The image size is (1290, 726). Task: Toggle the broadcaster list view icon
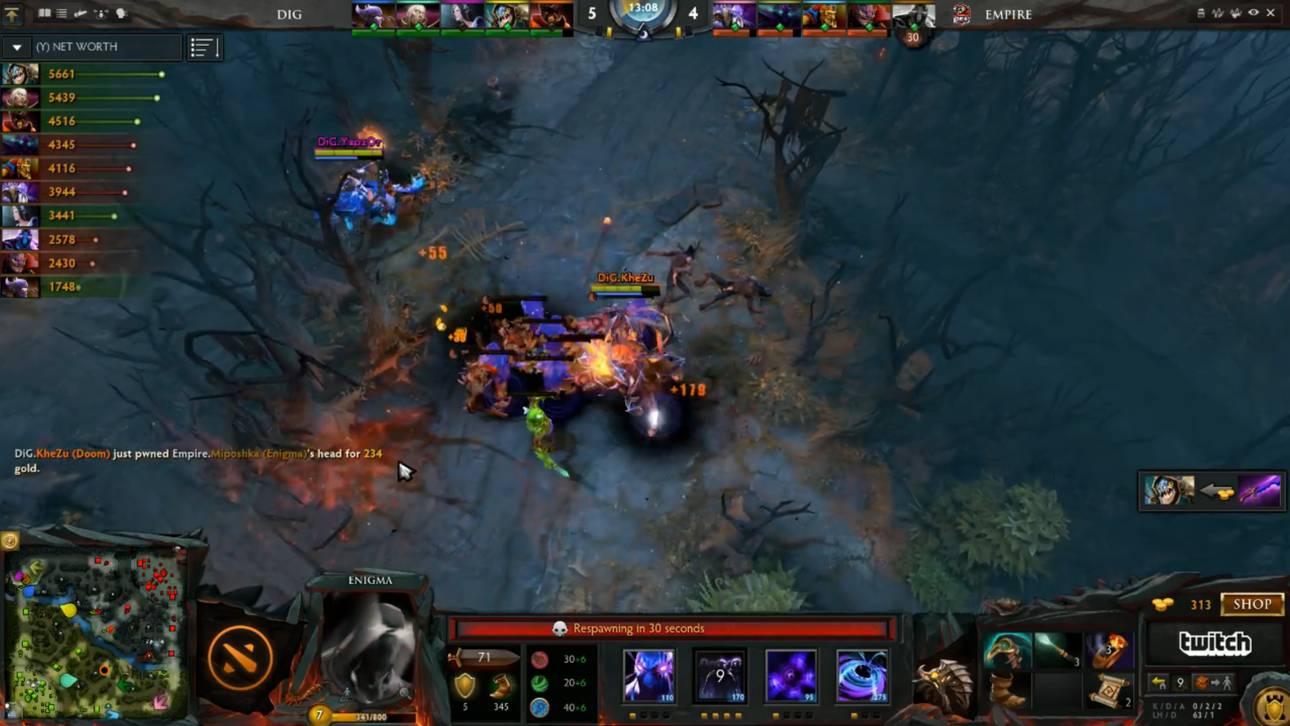(60, 13)
